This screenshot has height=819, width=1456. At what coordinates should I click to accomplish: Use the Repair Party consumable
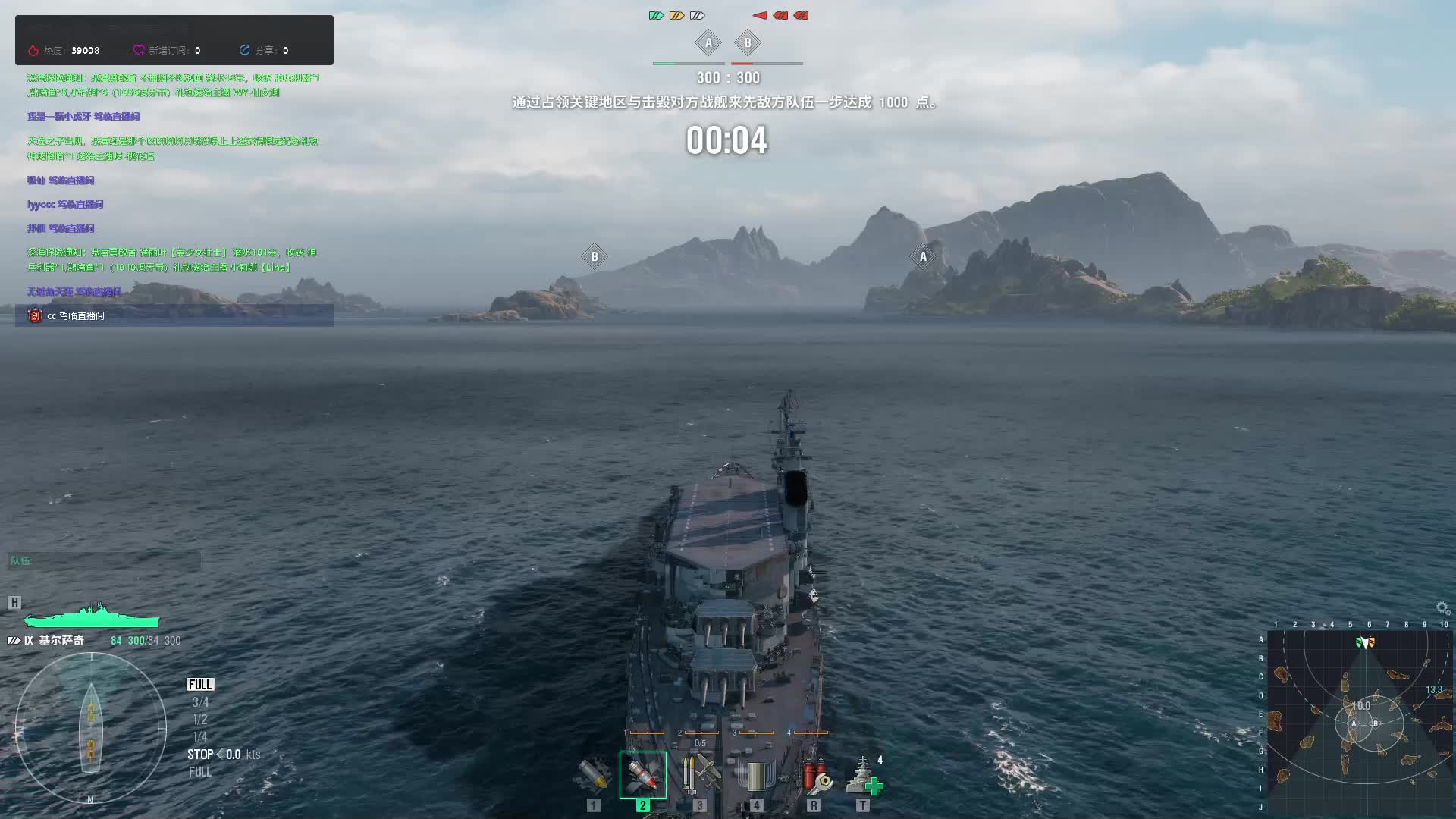[x=863, y=775]
